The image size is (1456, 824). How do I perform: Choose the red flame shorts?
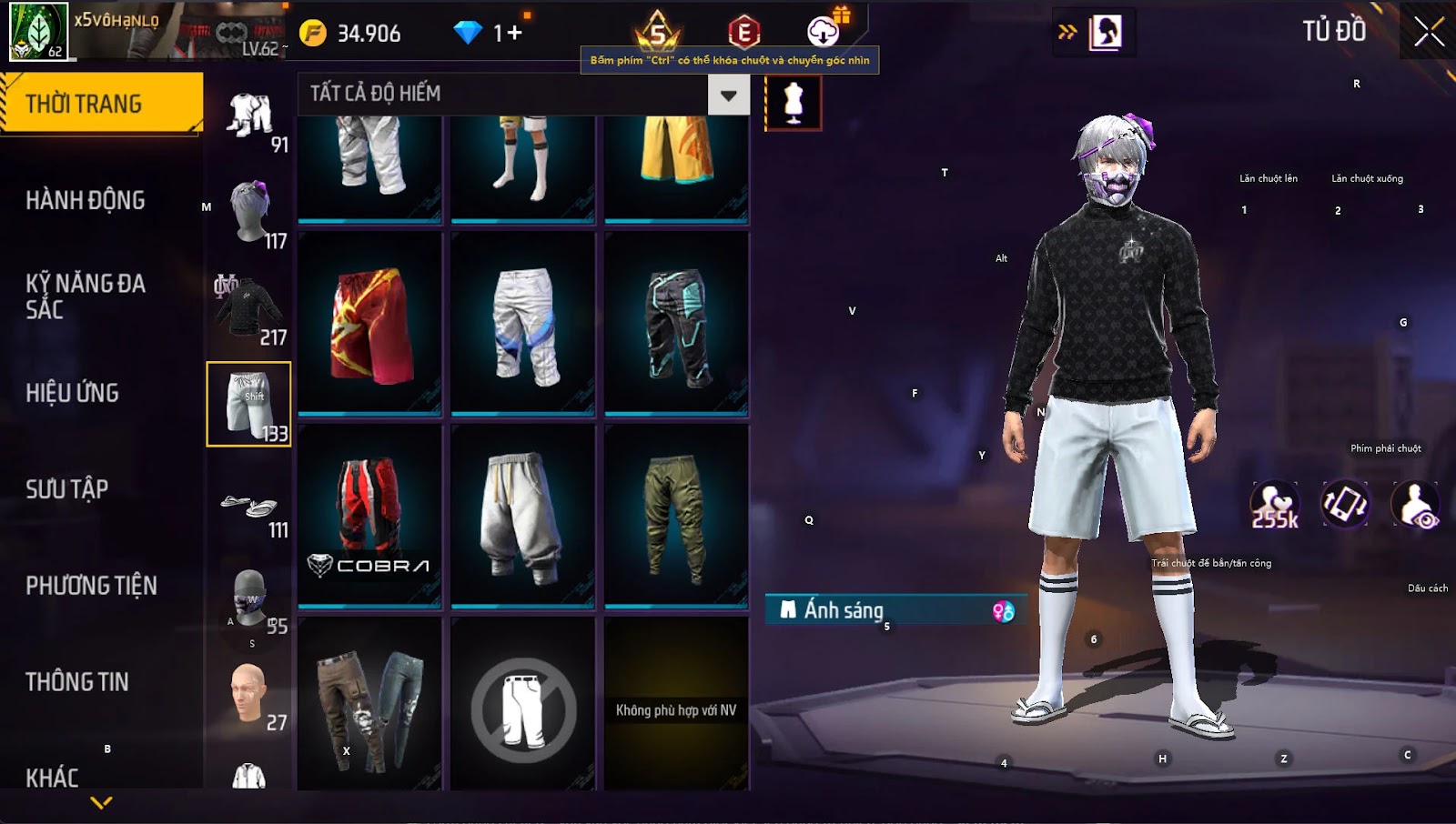[369, 324]
